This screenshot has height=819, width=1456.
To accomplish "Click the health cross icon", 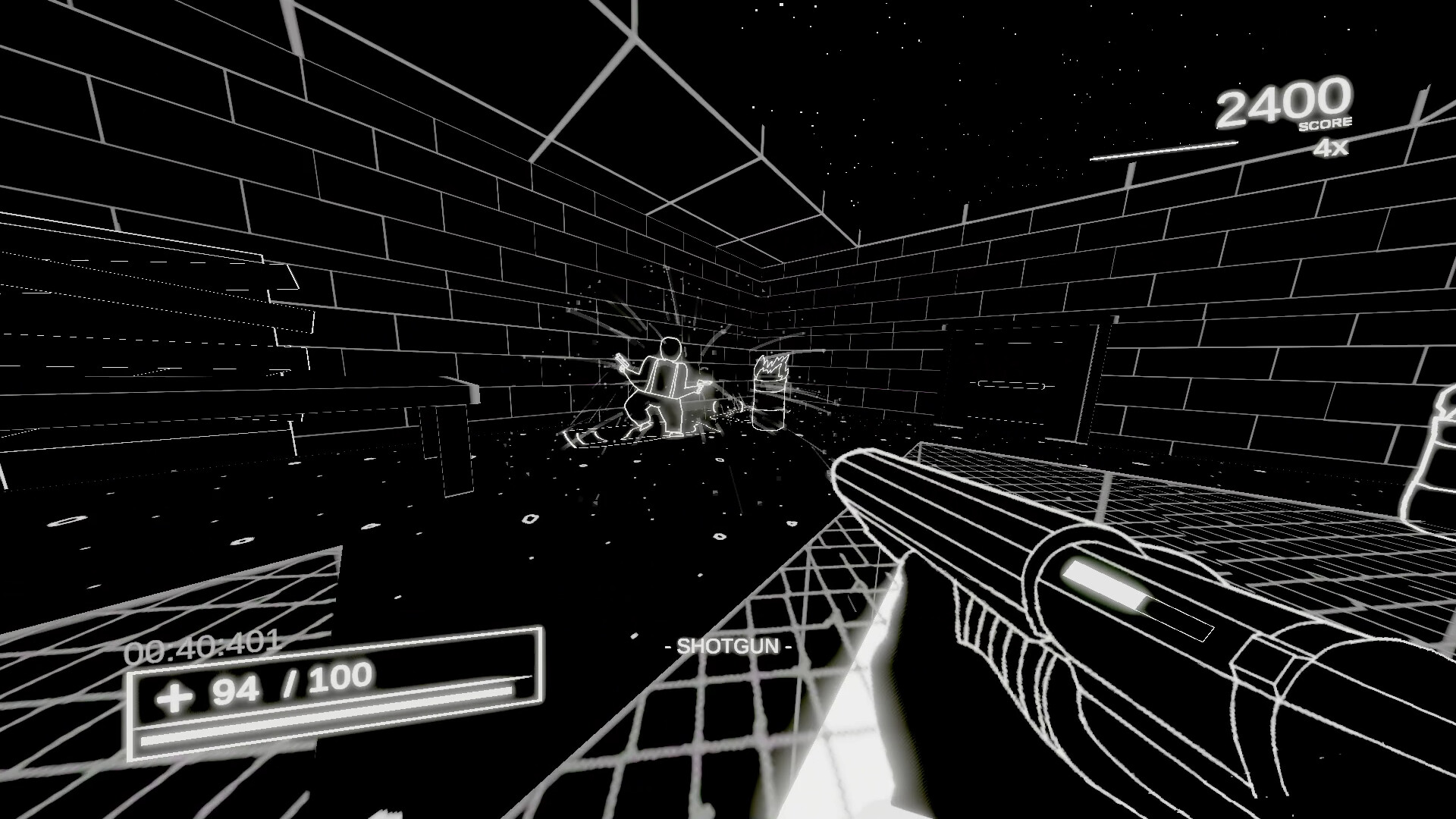I will click(x=176, y=695).
